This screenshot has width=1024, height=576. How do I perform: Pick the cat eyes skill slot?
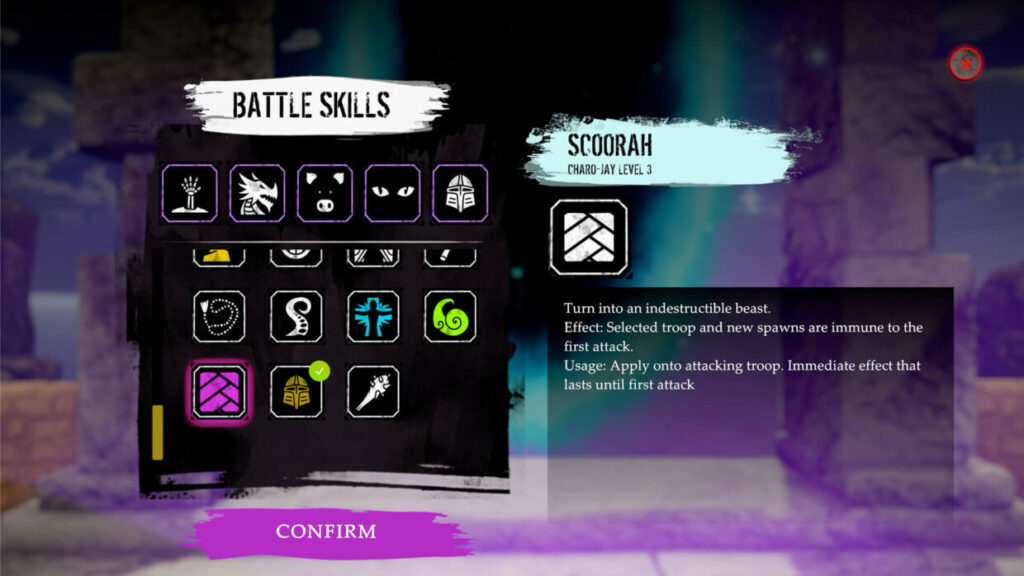pyautogui.click(x=392, y=193)
